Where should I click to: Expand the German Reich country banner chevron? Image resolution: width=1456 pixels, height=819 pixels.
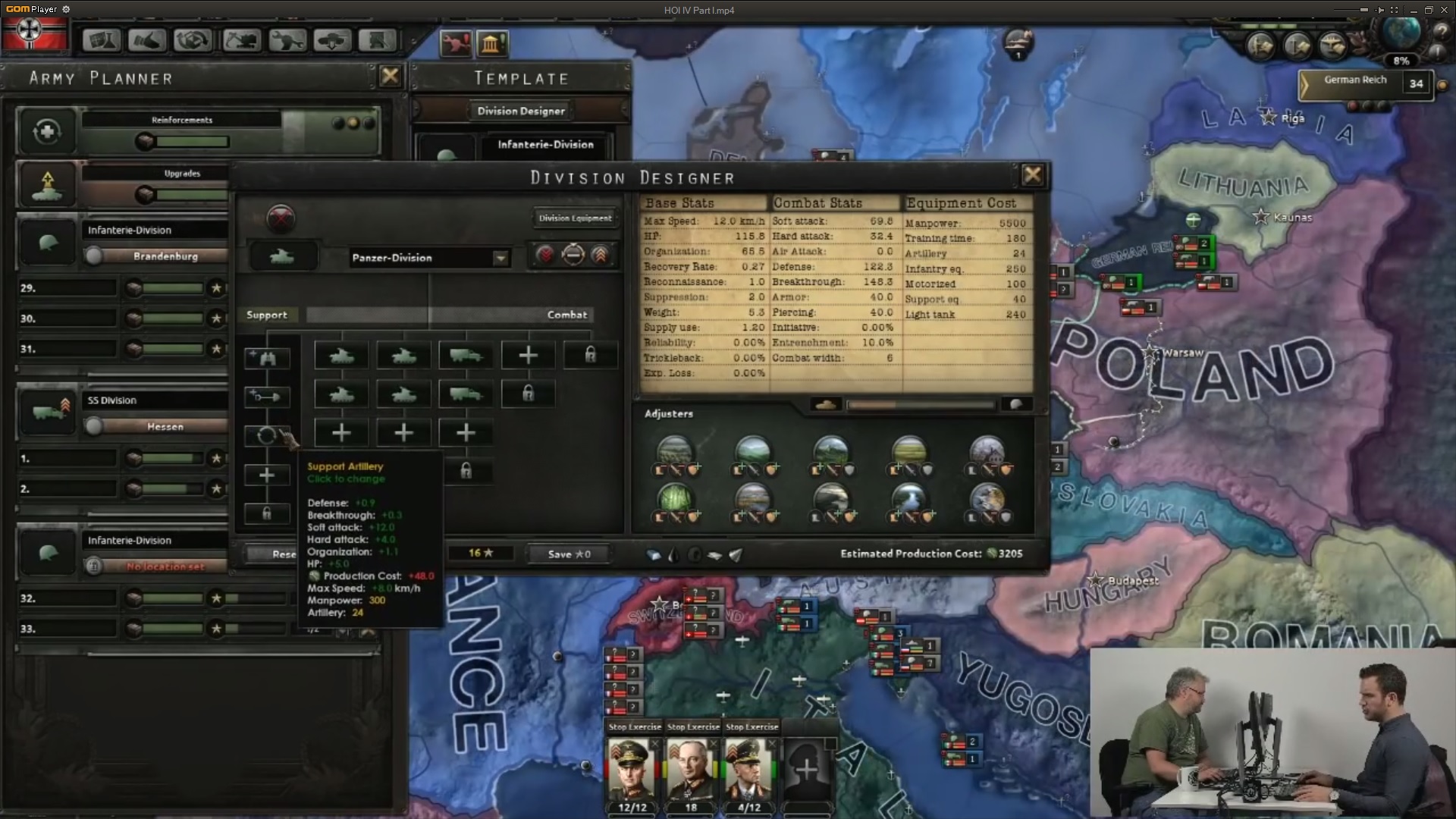pyautogui.click(x=1306, y=83)
